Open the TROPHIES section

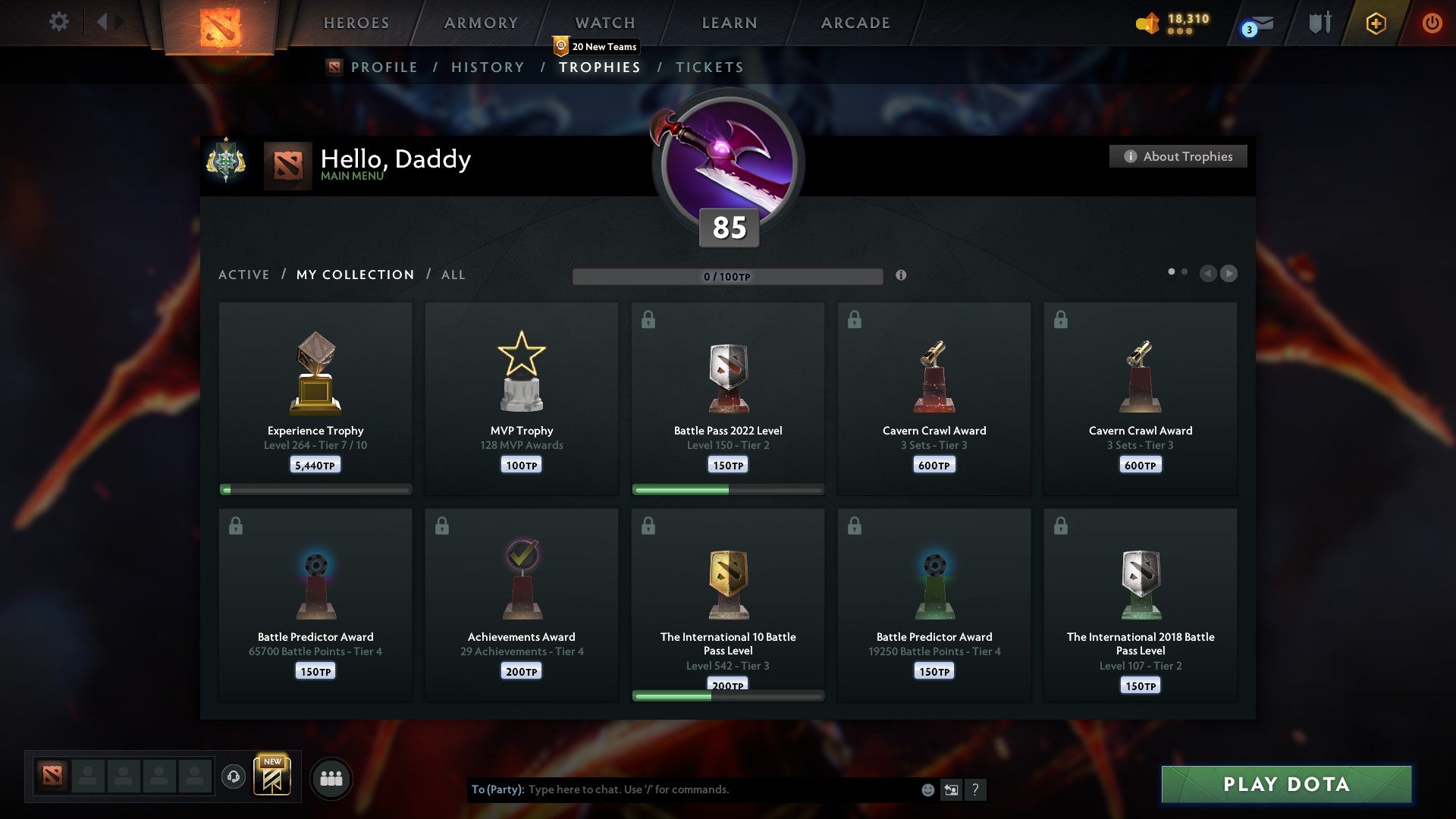click(600, 67)
